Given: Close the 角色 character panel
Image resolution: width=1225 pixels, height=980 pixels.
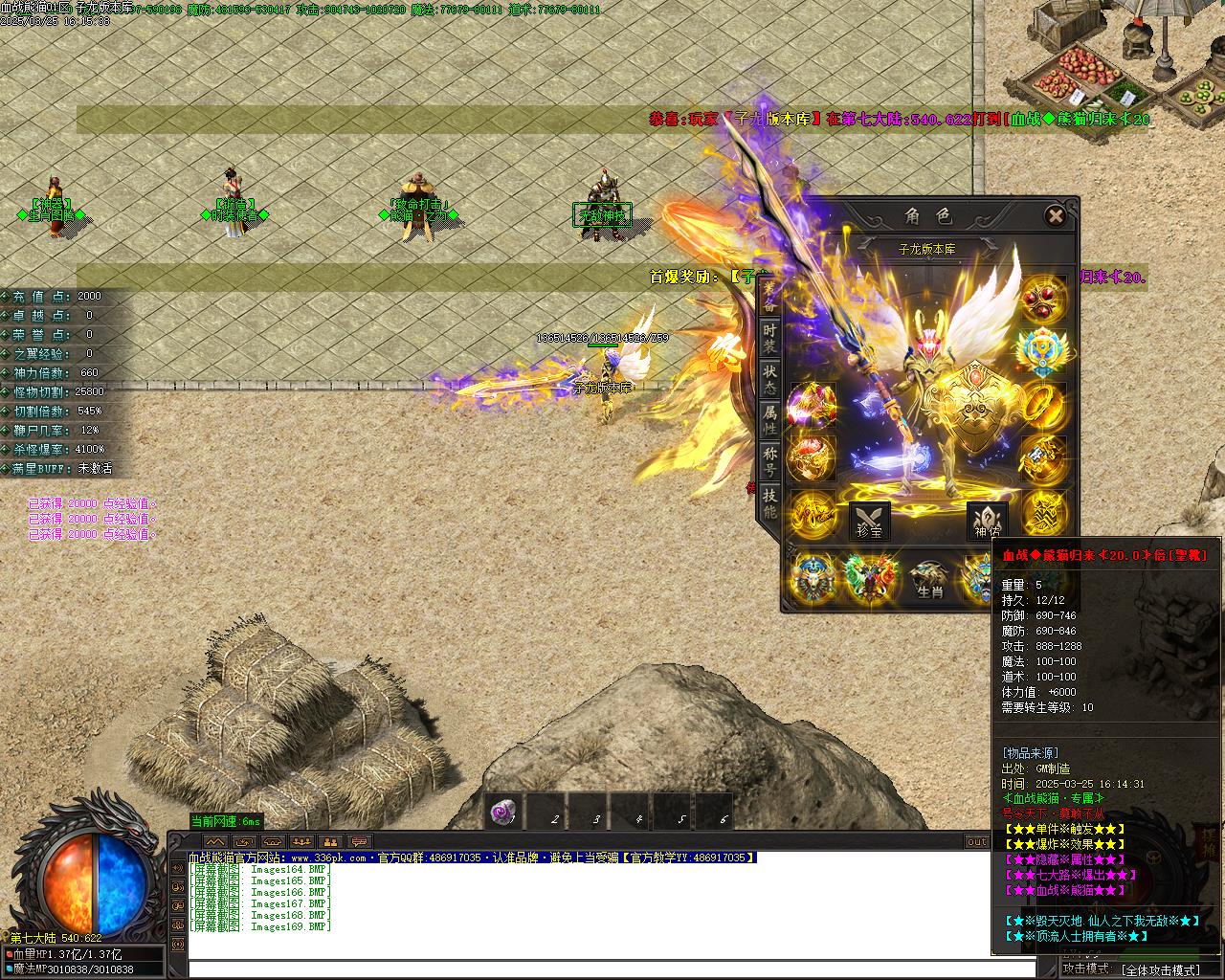Looking at the screenshot, I should pos(1055,216).
